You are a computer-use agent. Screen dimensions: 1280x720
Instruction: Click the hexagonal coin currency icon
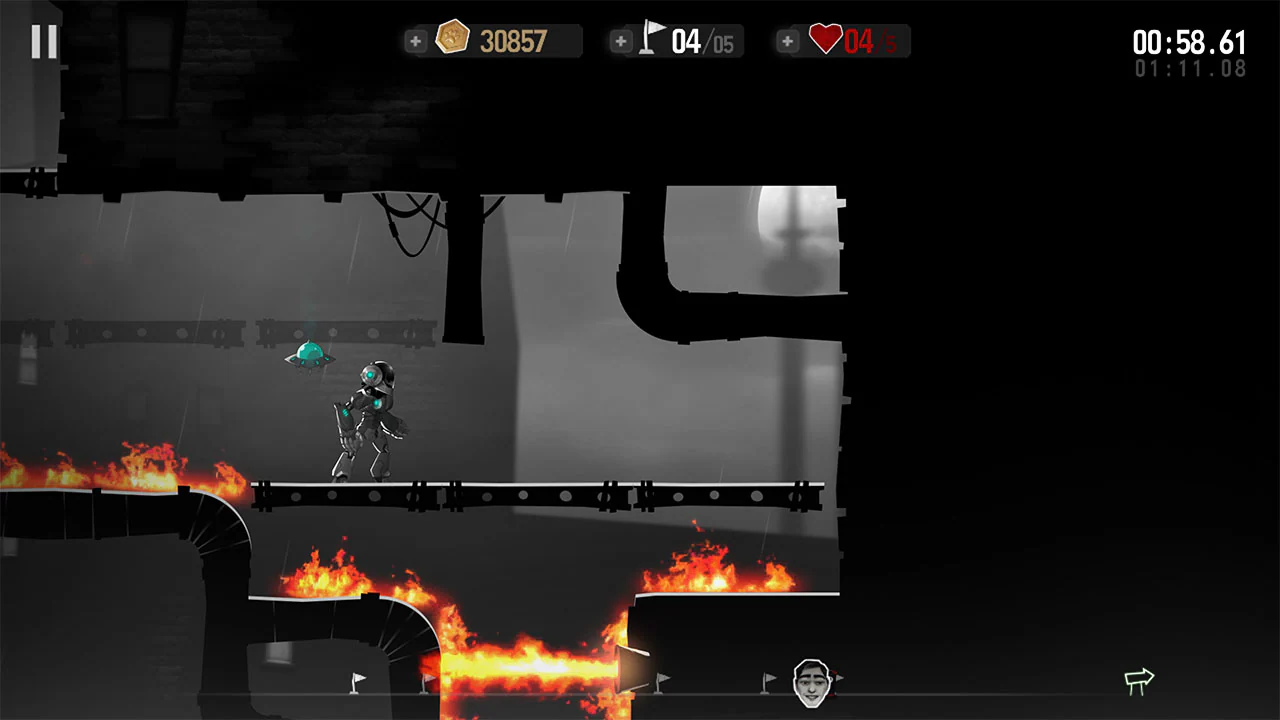tap(452, 38)
